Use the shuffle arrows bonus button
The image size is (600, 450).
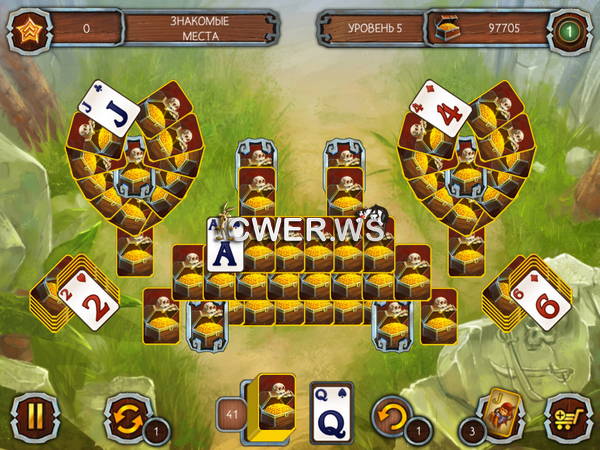click(x=127, y=413)
